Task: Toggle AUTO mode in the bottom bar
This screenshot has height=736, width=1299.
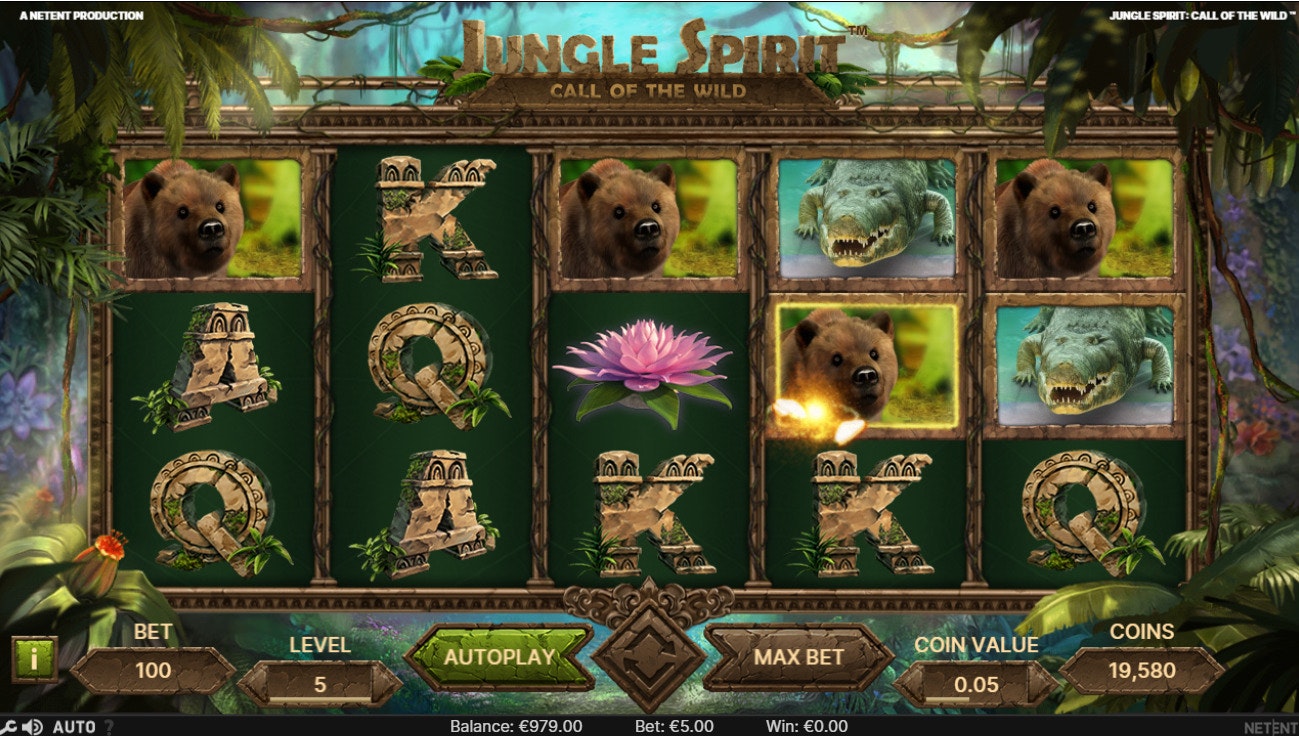Action: click(x=74, y=726)
